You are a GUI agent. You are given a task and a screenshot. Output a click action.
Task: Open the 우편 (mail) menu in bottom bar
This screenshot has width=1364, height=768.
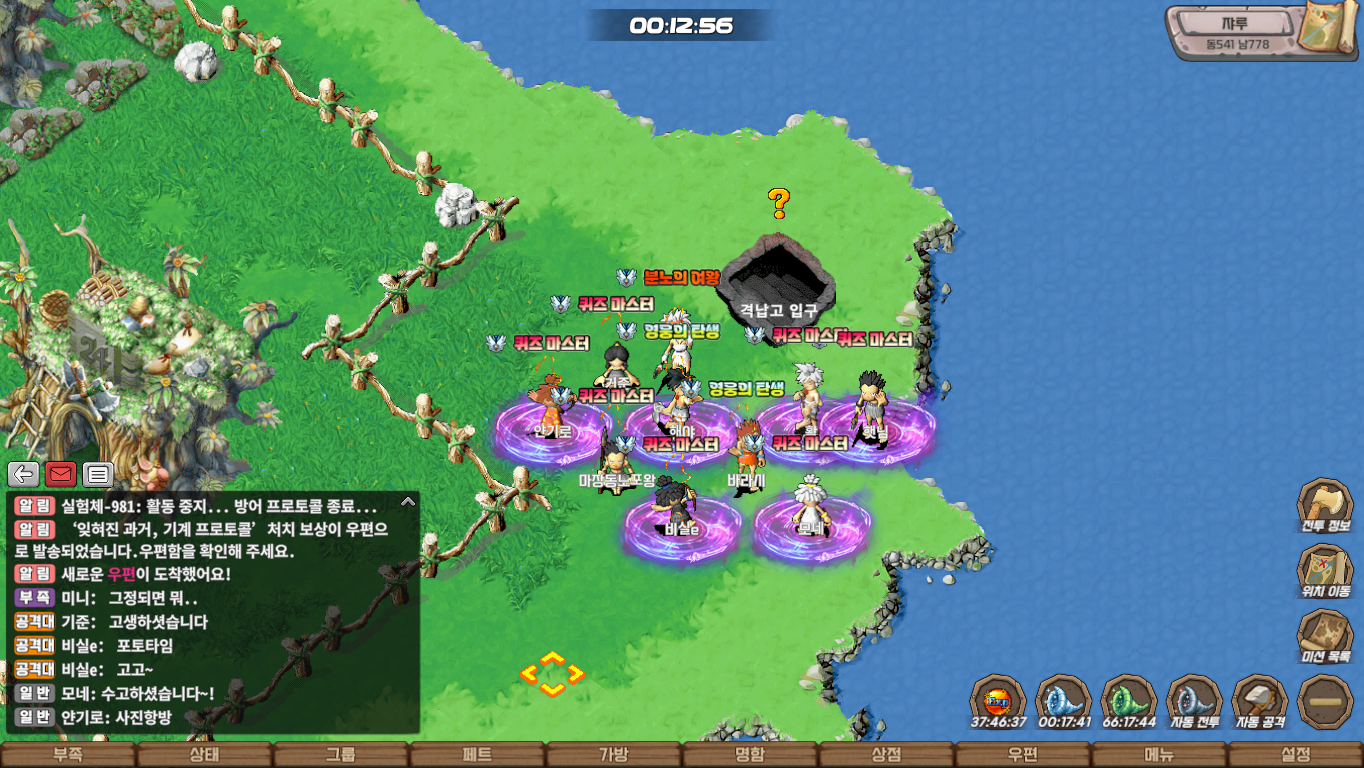click(x=1022, y=755)
